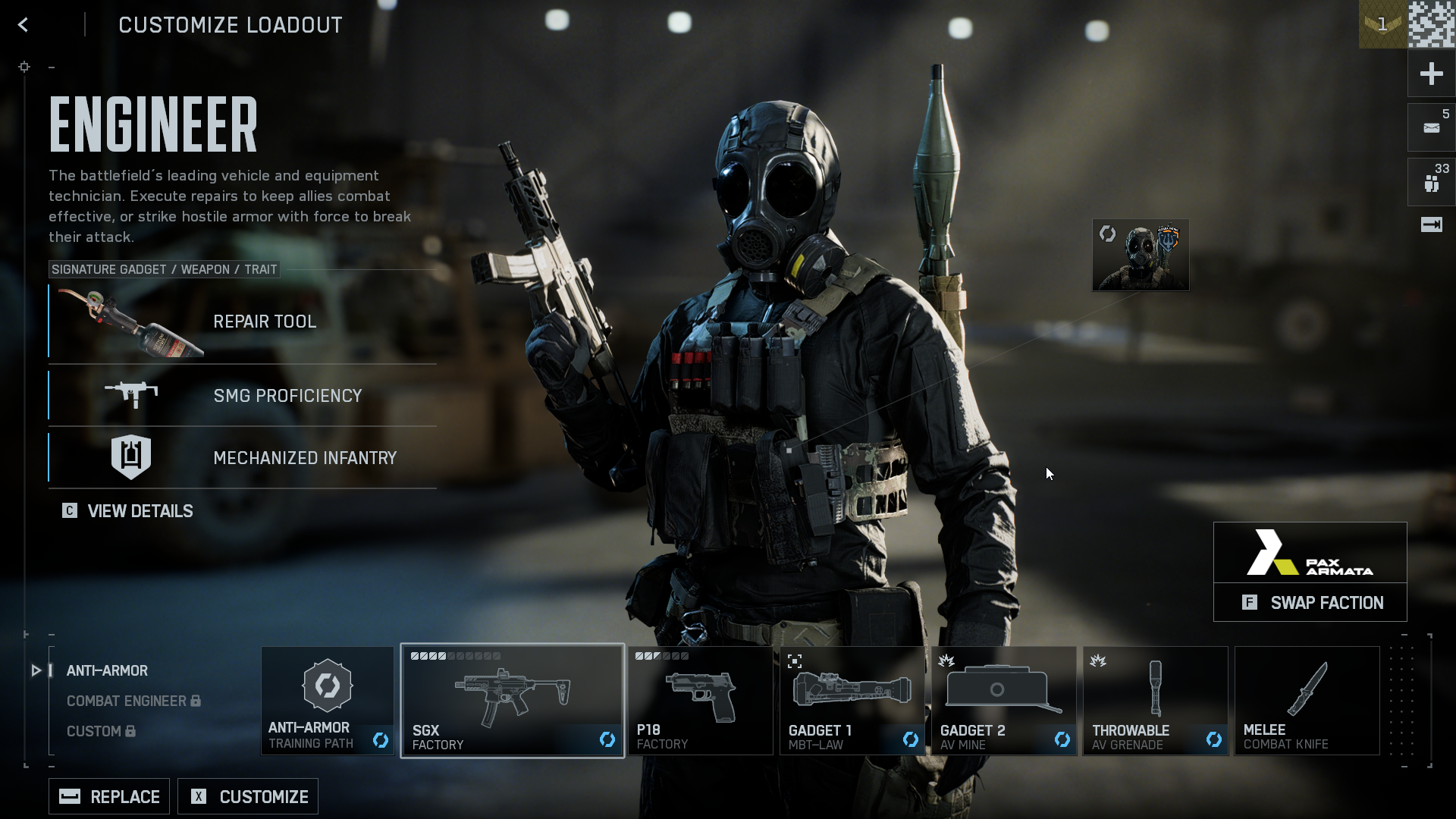Viewport: 1456px width, 819px height.
Task: Go back with the top-left arrow
Action: [x=24, y=25]
